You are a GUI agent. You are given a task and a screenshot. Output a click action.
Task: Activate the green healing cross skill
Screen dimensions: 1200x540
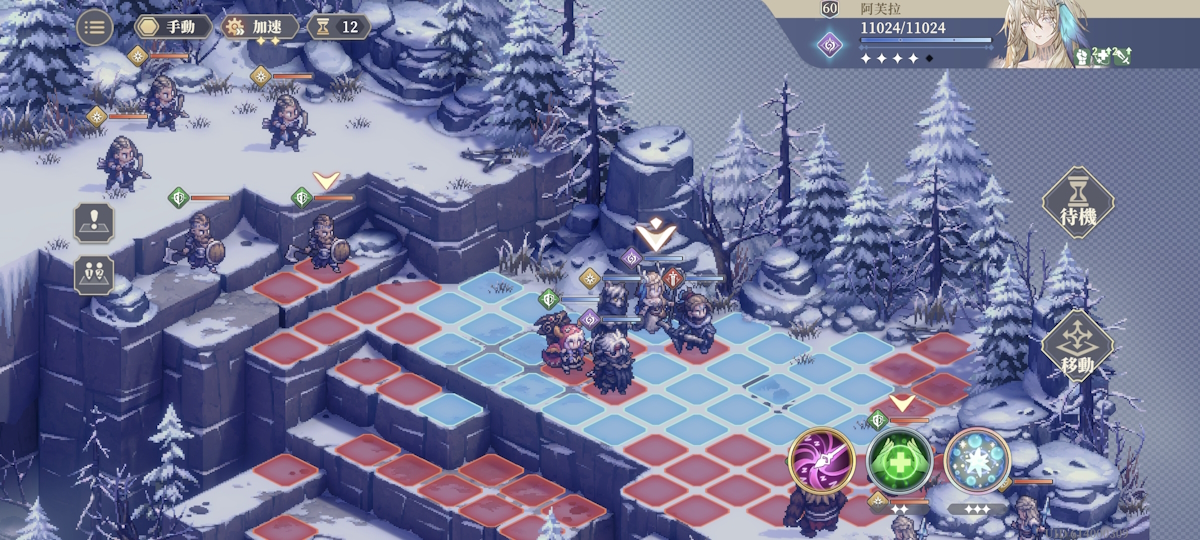pyautogui.click(x=900, y=461)
